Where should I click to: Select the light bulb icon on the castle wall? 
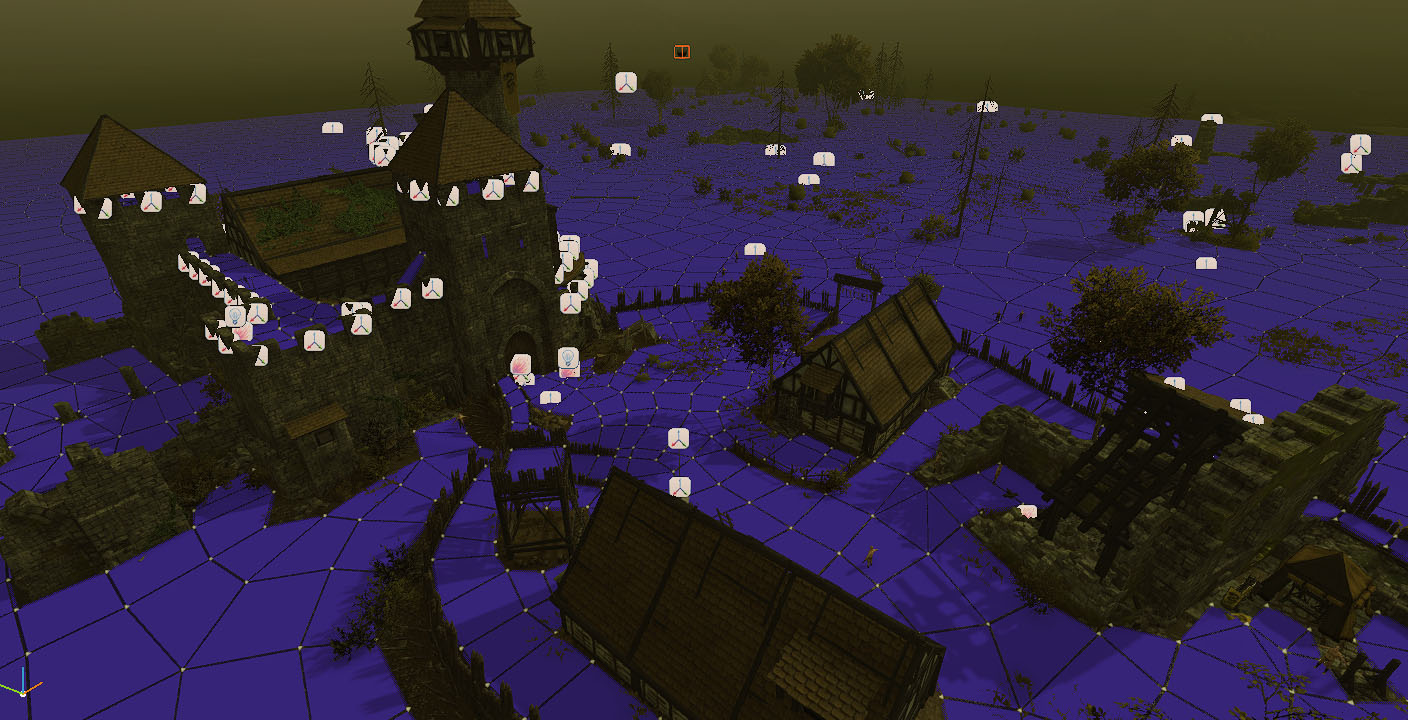[236, 316]
